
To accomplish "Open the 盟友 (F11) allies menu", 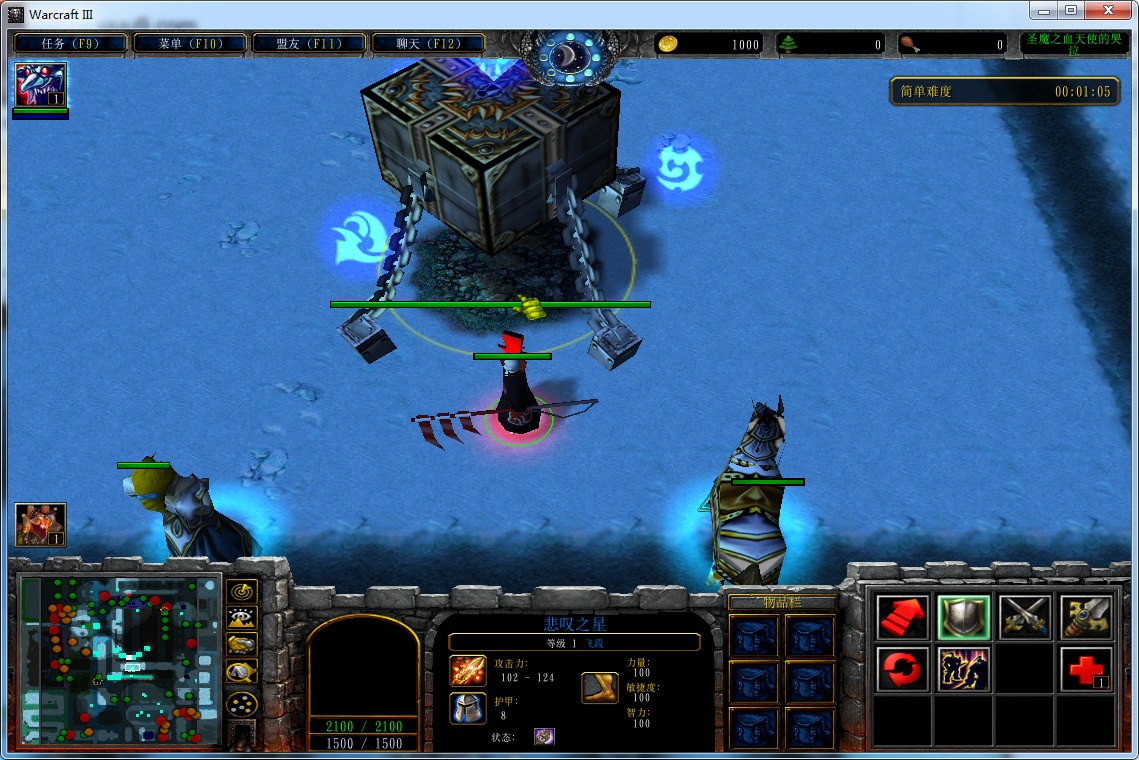I will tap(310, 44).
